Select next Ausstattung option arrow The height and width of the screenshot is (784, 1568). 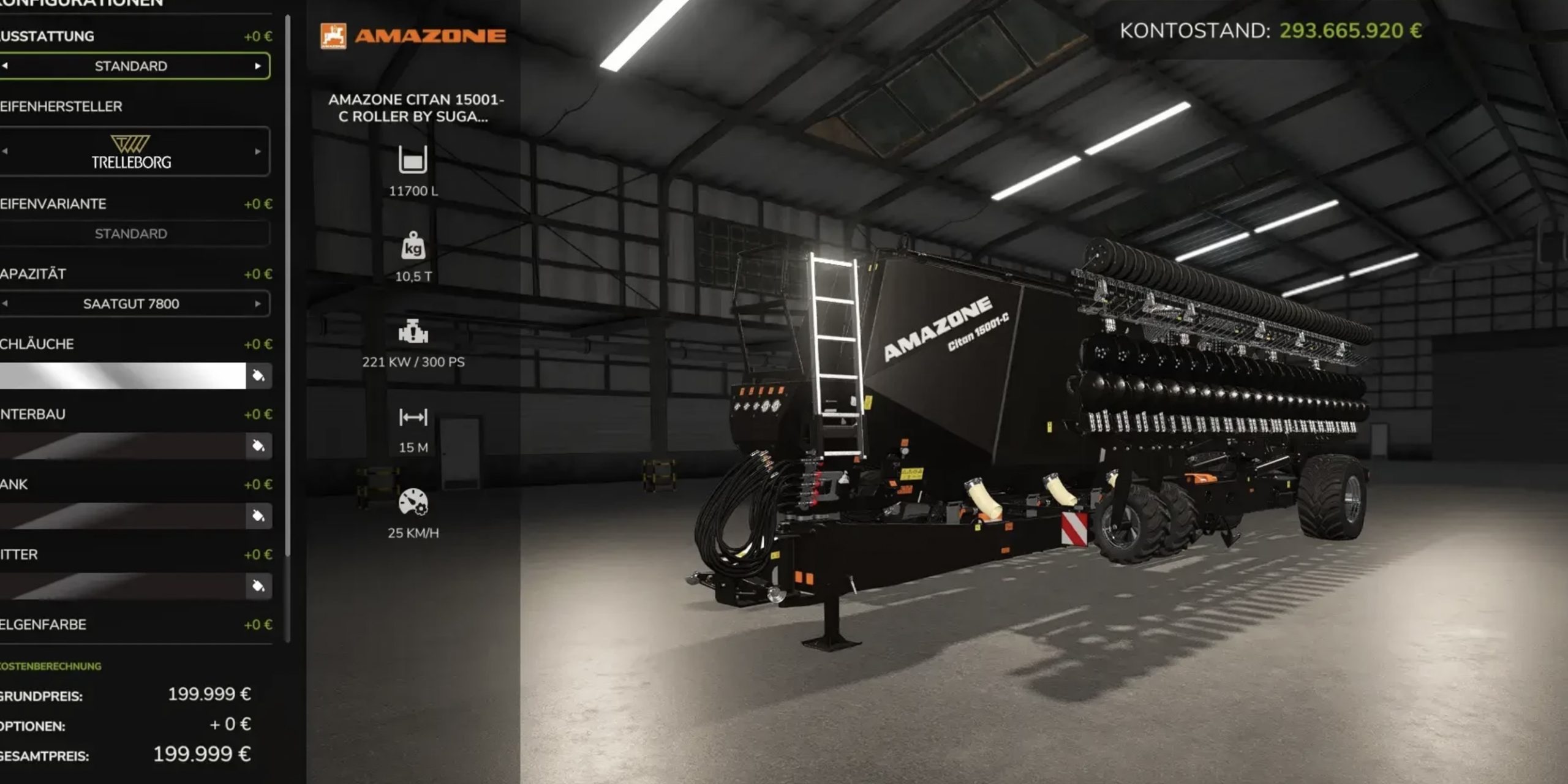[258, 66]
